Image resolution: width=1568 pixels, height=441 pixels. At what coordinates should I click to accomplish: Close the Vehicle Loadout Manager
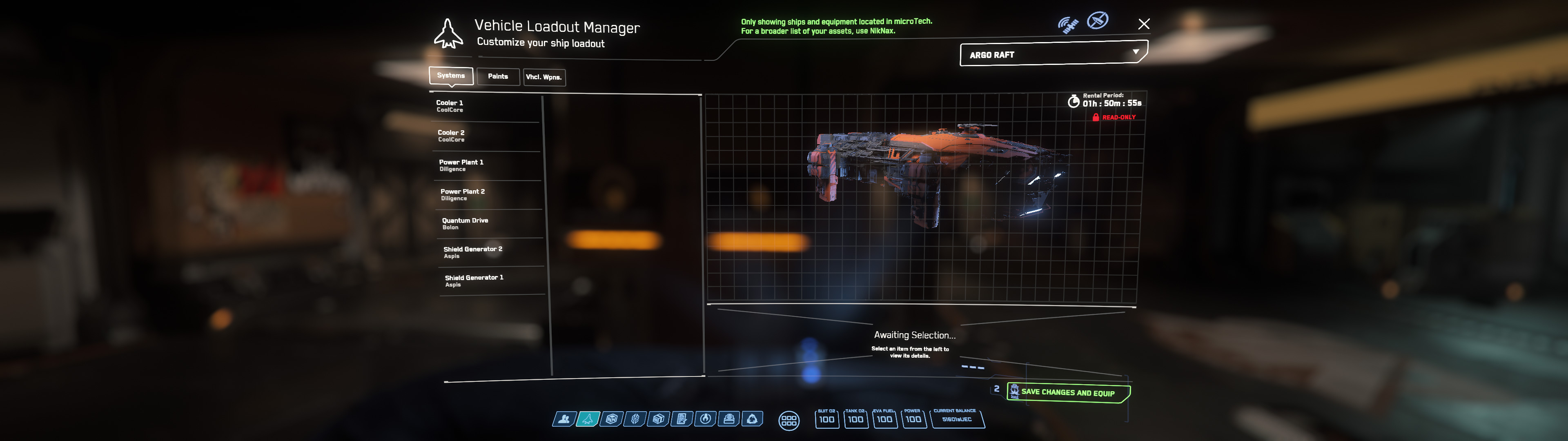click(x=1144, y=24)
